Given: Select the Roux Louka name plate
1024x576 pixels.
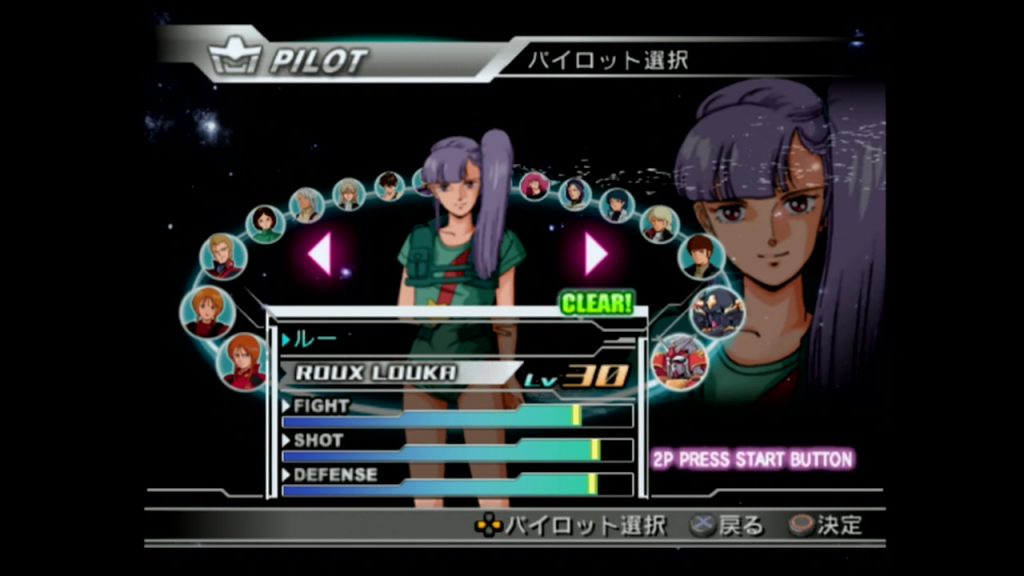Looking at the screenshot, I should 376,373.
